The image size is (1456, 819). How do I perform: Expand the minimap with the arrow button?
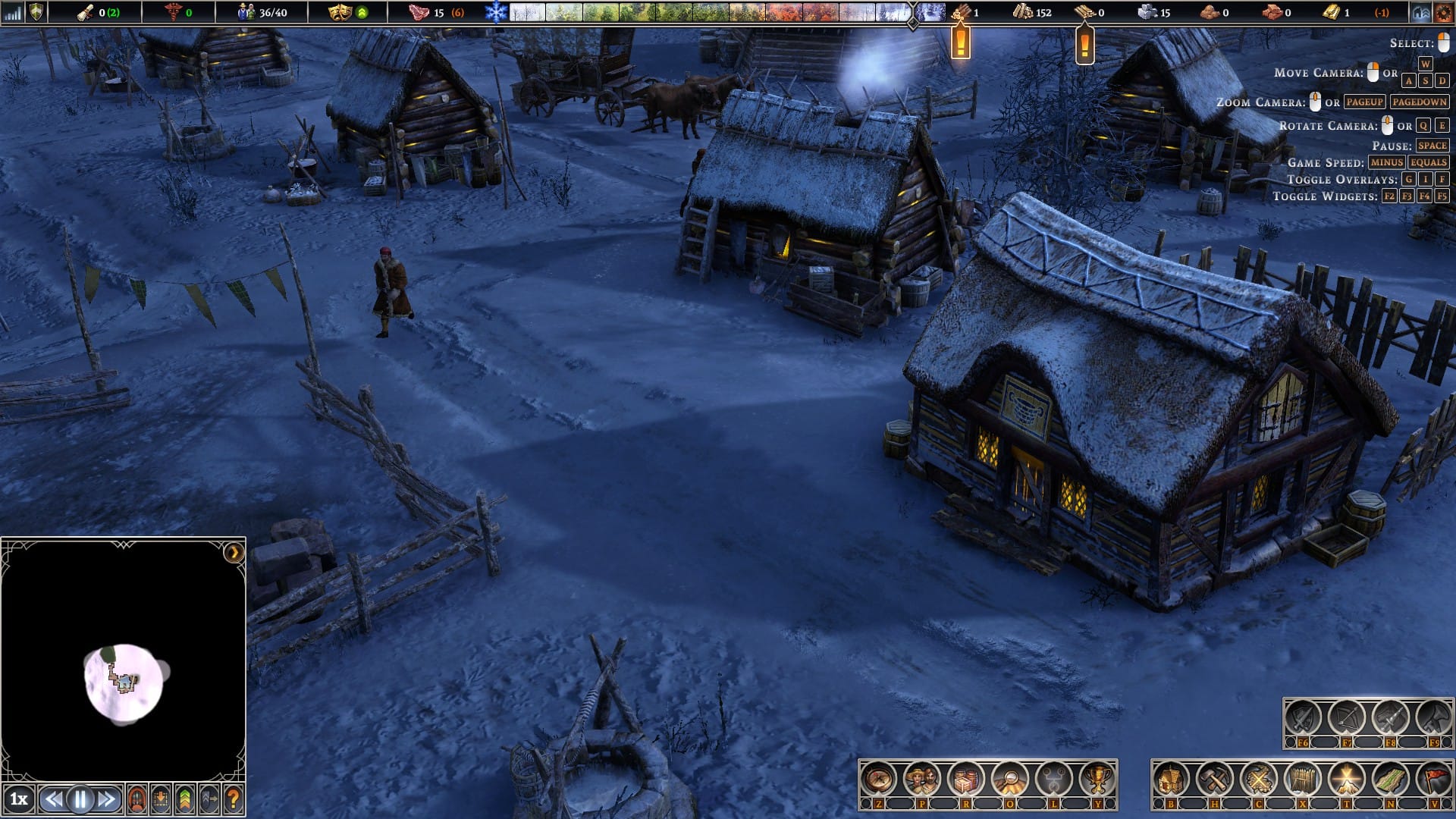[x=234, y=552]
